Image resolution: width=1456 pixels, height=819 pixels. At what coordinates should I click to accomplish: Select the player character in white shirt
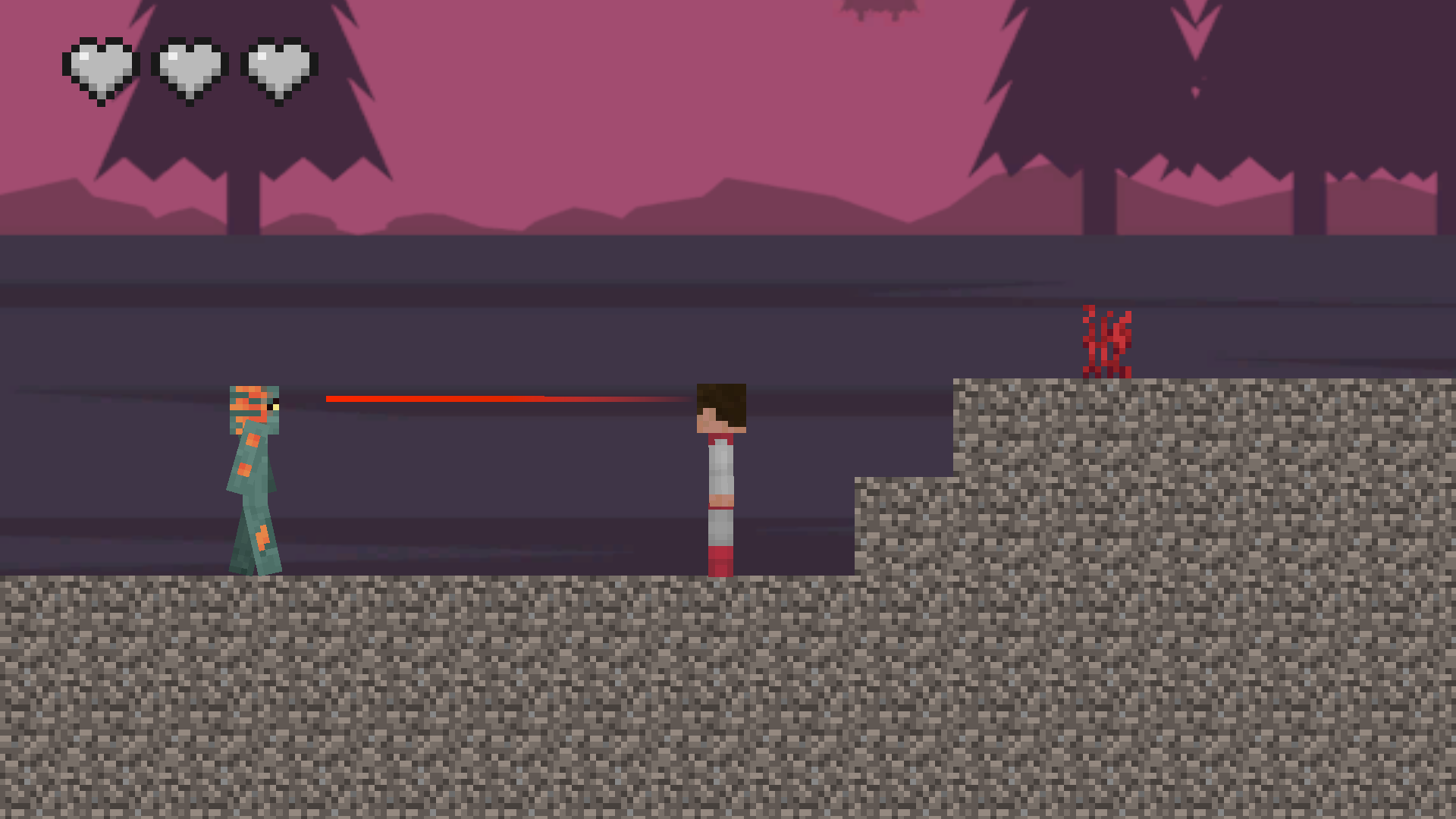pos(719,470)
